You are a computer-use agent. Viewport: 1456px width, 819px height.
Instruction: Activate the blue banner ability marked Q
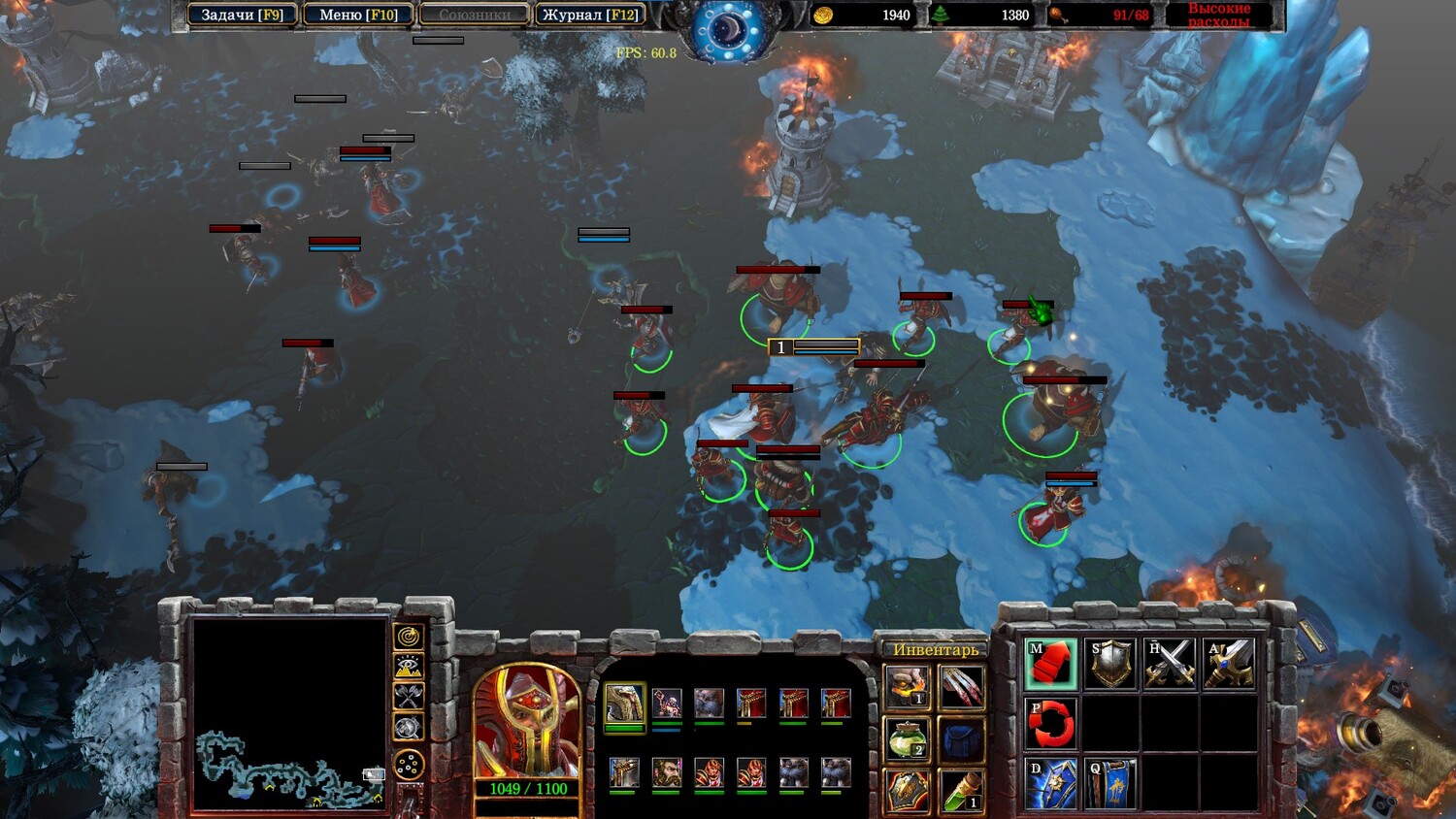[1111, 783]
